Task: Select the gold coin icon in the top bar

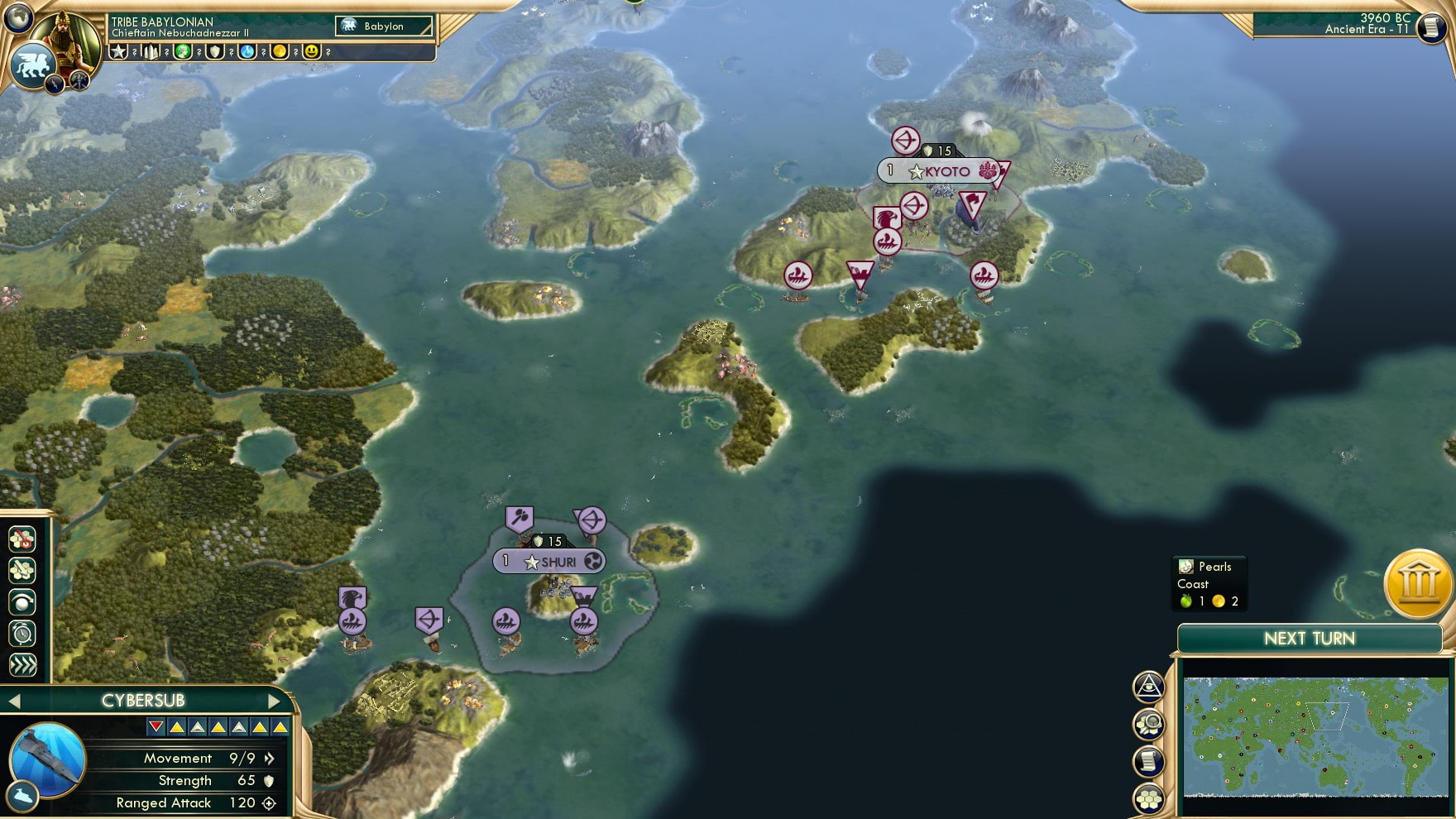Action: click(x=280, y=52)
